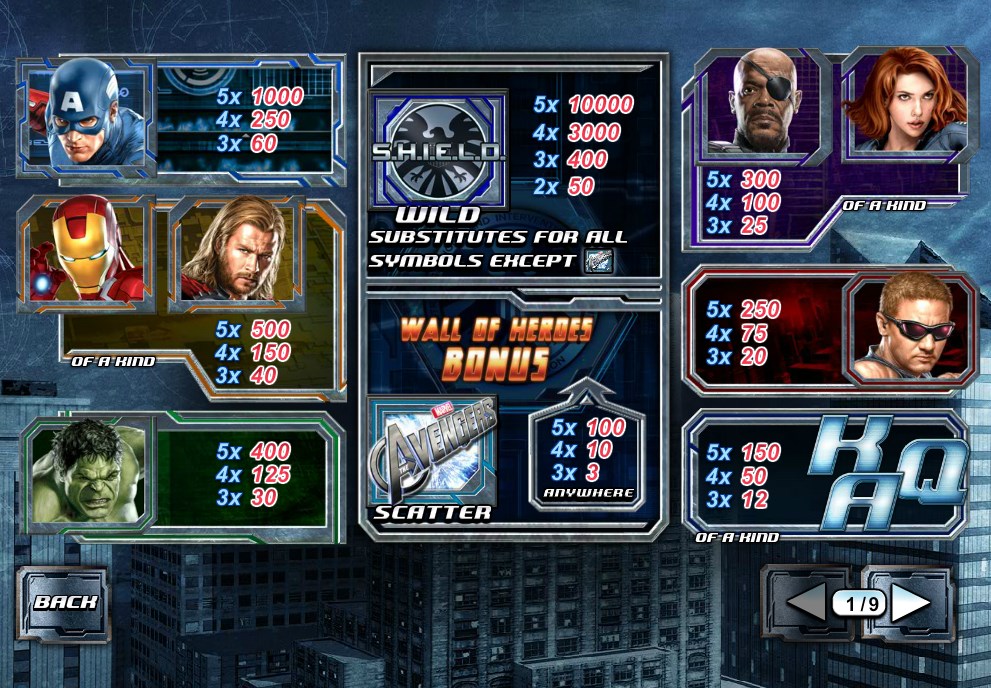Click the BACK button
991x688 pixels.
pyautogui.click(x=66, y=602)
